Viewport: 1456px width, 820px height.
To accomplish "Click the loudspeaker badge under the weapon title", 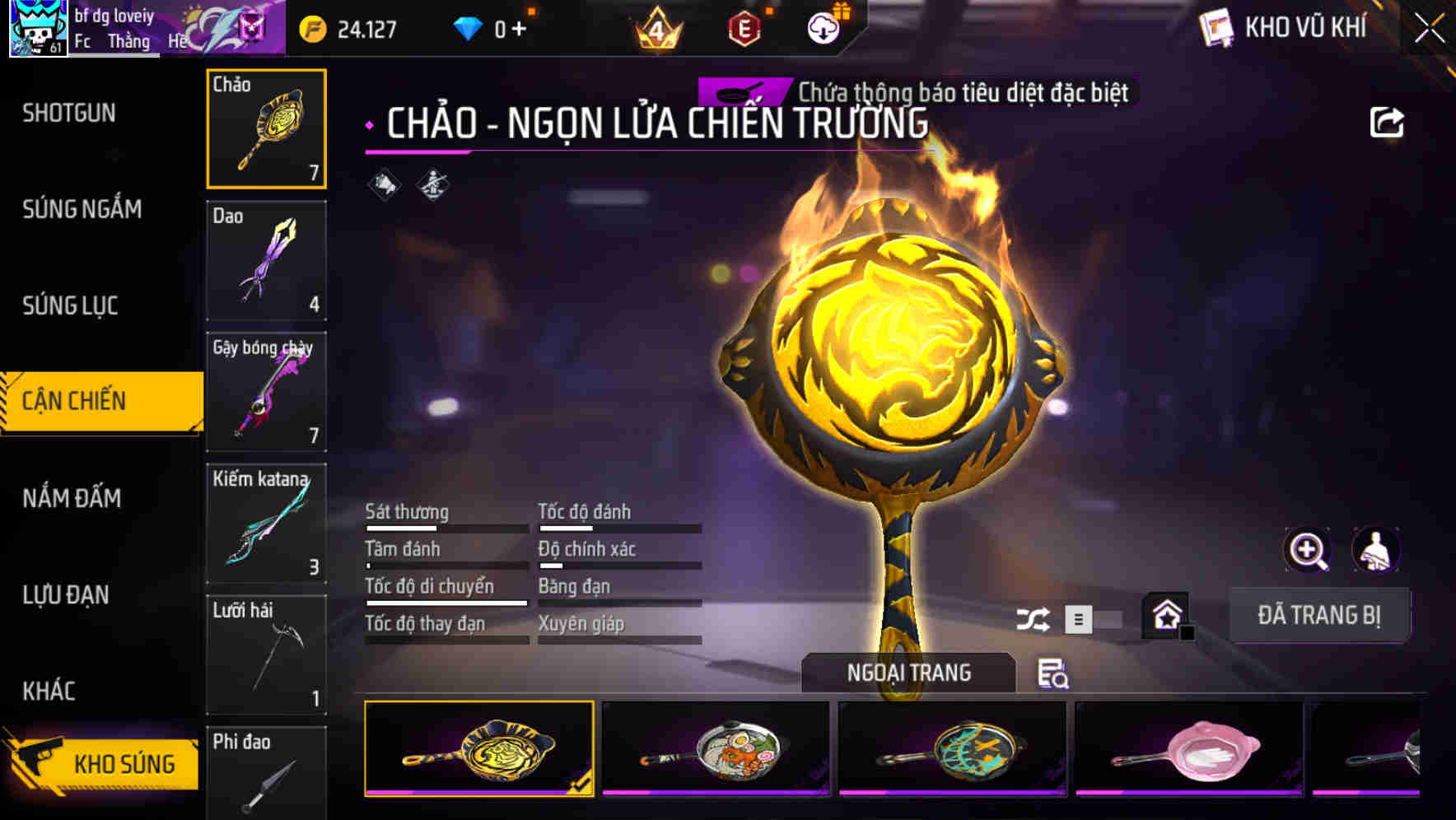I will click(x=381, y=184).
